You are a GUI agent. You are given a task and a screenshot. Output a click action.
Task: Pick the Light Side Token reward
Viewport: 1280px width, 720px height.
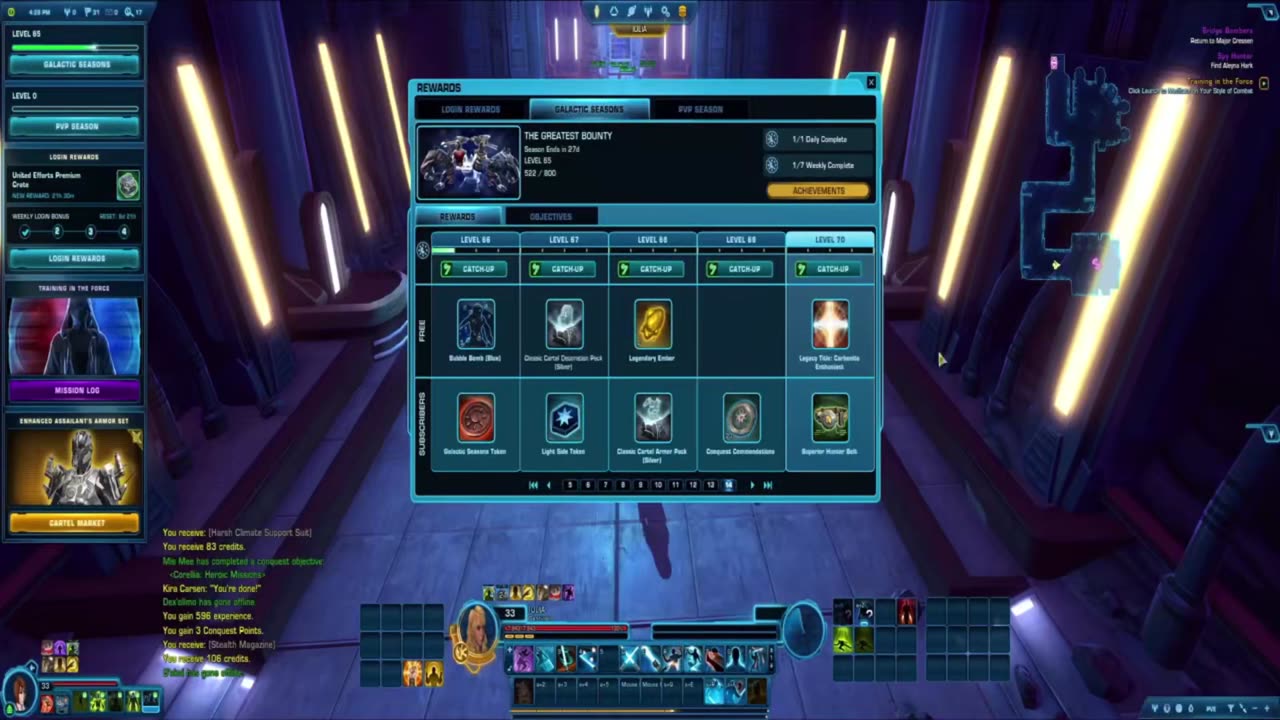pos(564,418)
